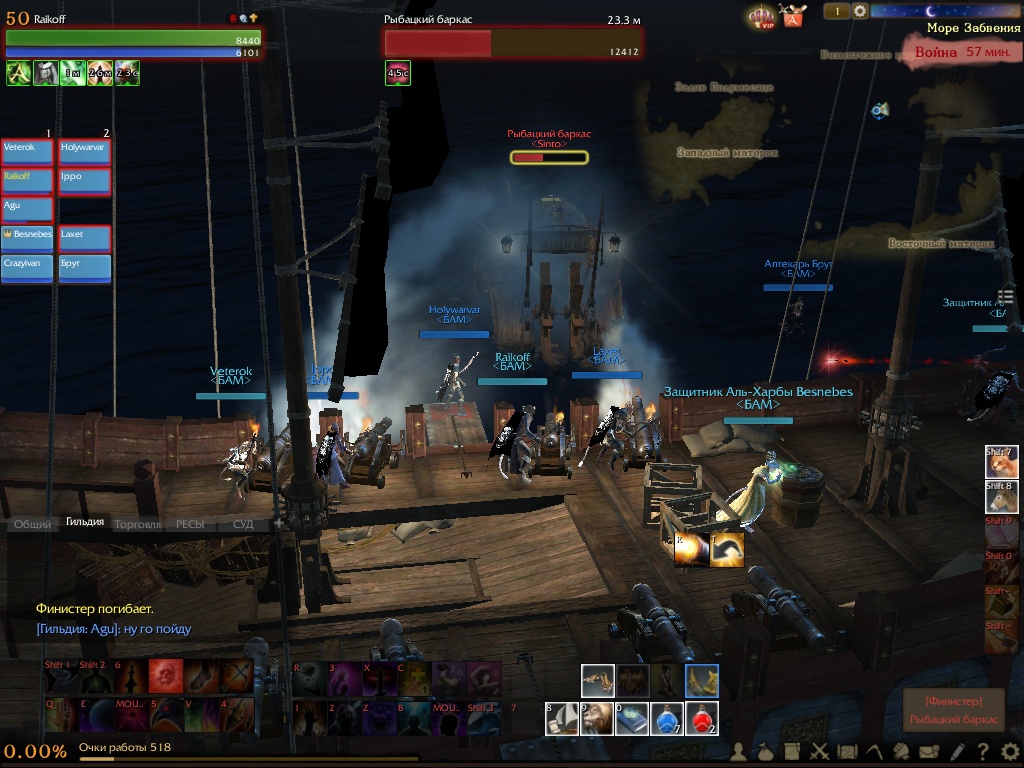This screenshot has width=1024, height=768.
Task: Open the mail envelope icon
Action: (x=929, y=752)
